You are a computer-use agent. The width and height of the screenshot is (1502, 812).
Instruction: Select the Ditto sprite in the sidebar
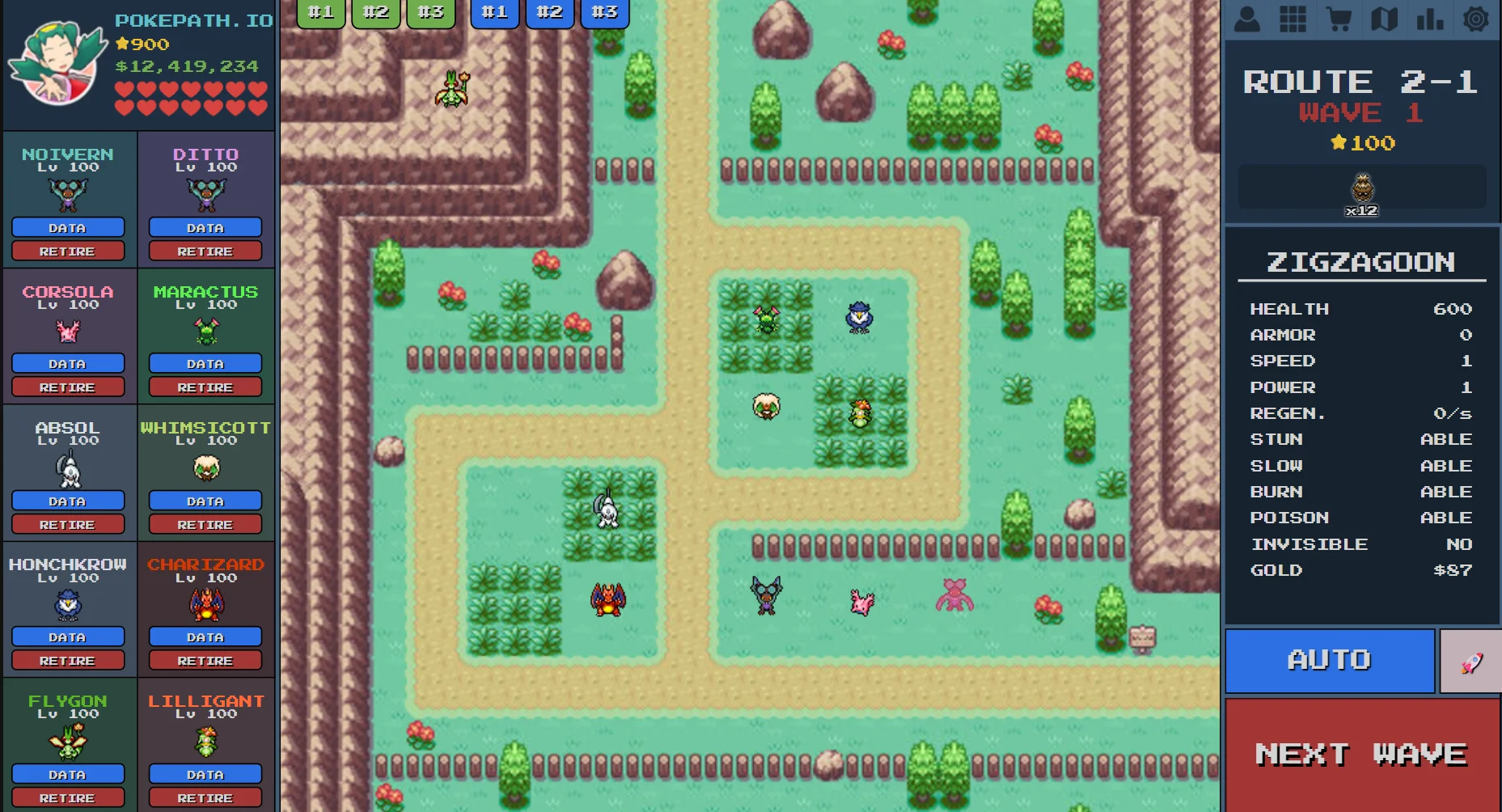[x=205, y=194]
